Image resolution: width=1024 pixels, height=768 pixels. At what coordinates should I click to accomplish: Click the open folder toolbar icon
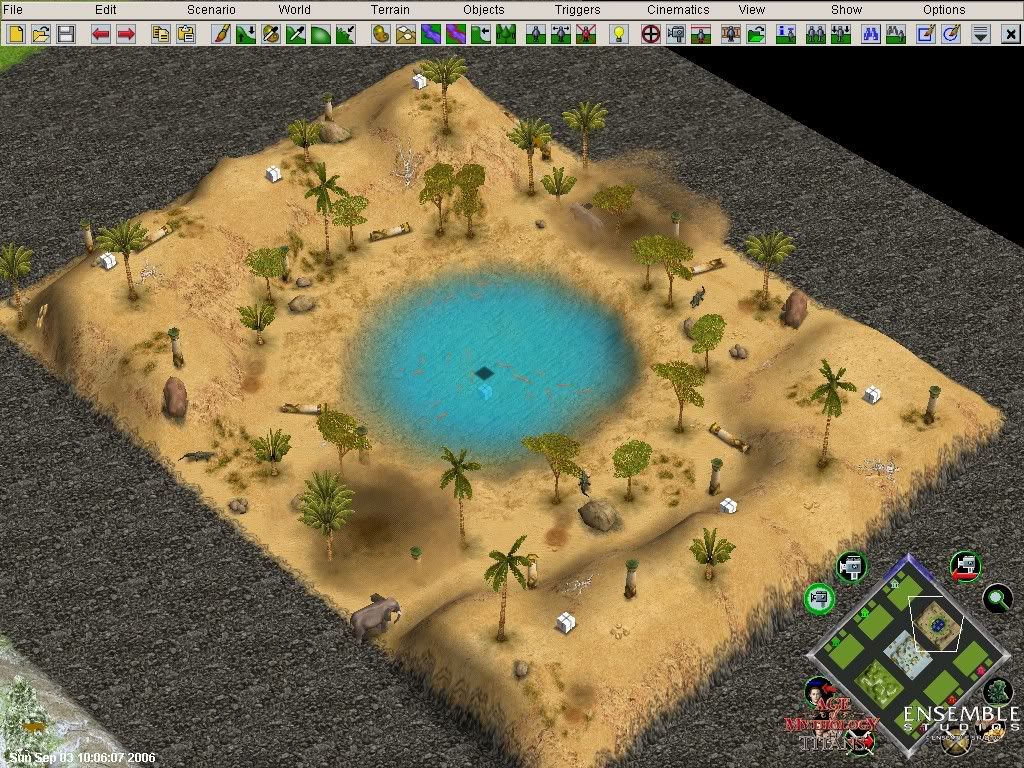(41, 34)
